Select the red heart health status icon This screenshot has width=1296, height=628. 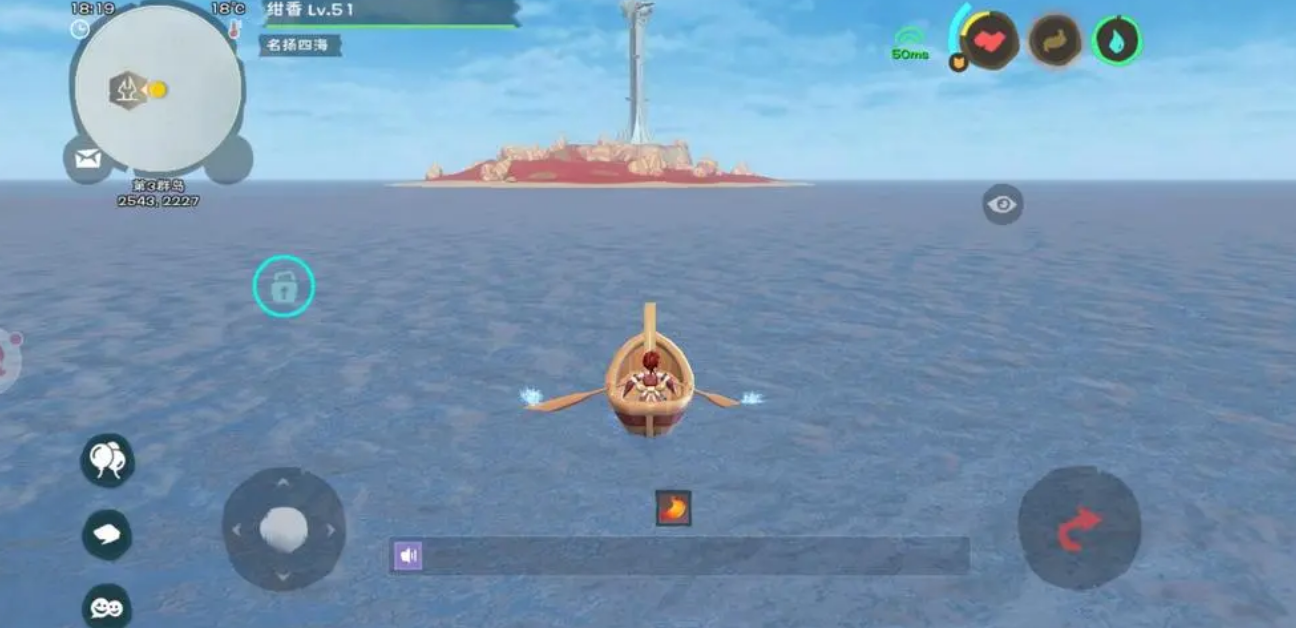click(990, 41)
